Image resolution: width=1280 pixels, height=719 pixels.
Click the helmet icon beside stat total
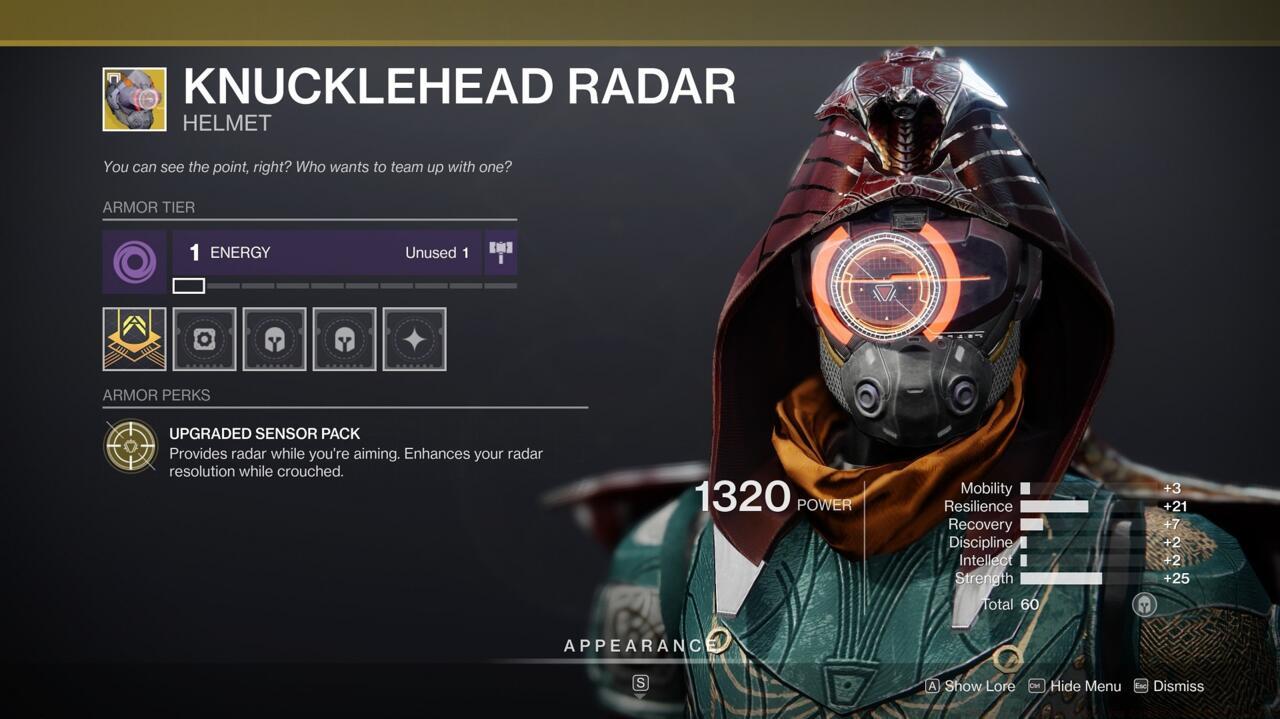(1144, 604)
